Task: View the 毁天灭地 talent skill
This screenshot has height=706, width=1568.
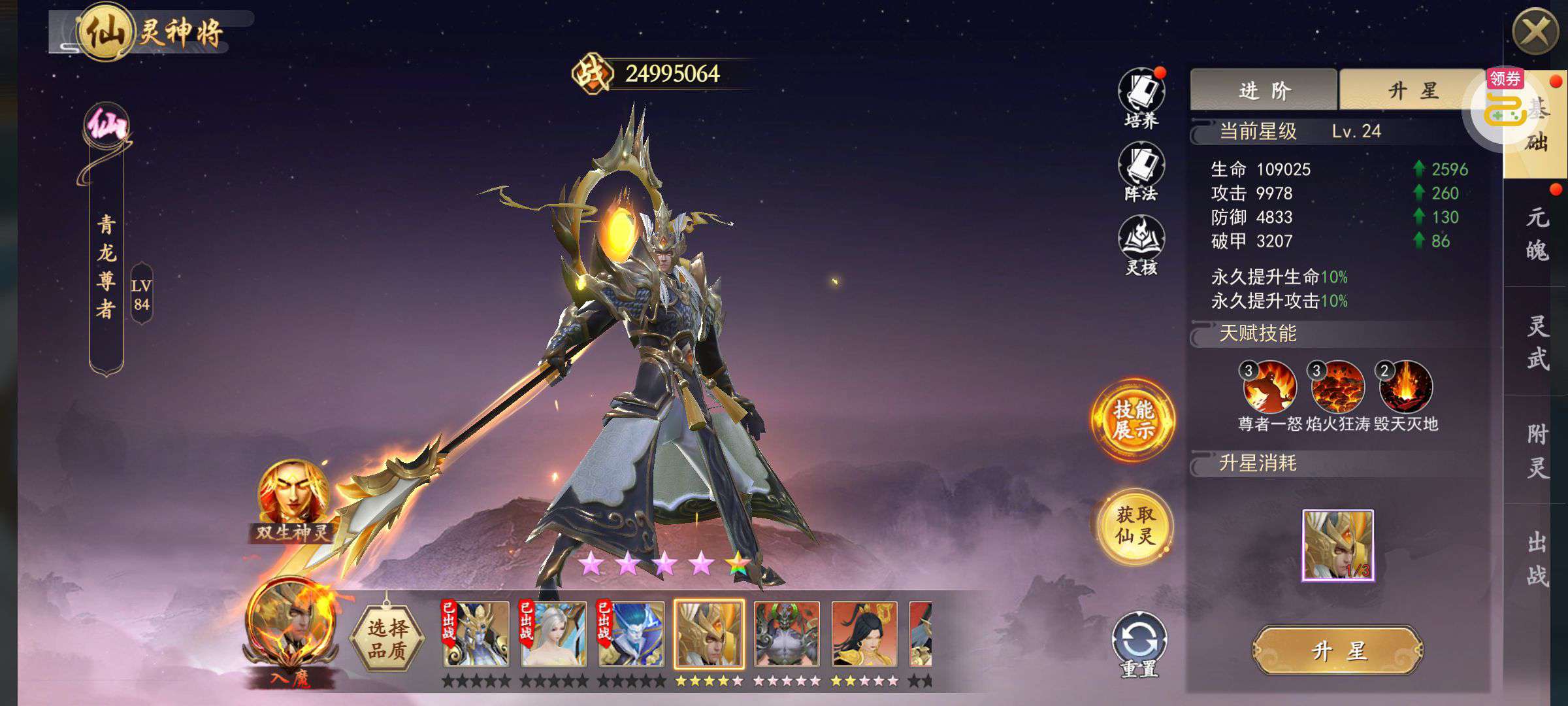Action: [1405, 387]
